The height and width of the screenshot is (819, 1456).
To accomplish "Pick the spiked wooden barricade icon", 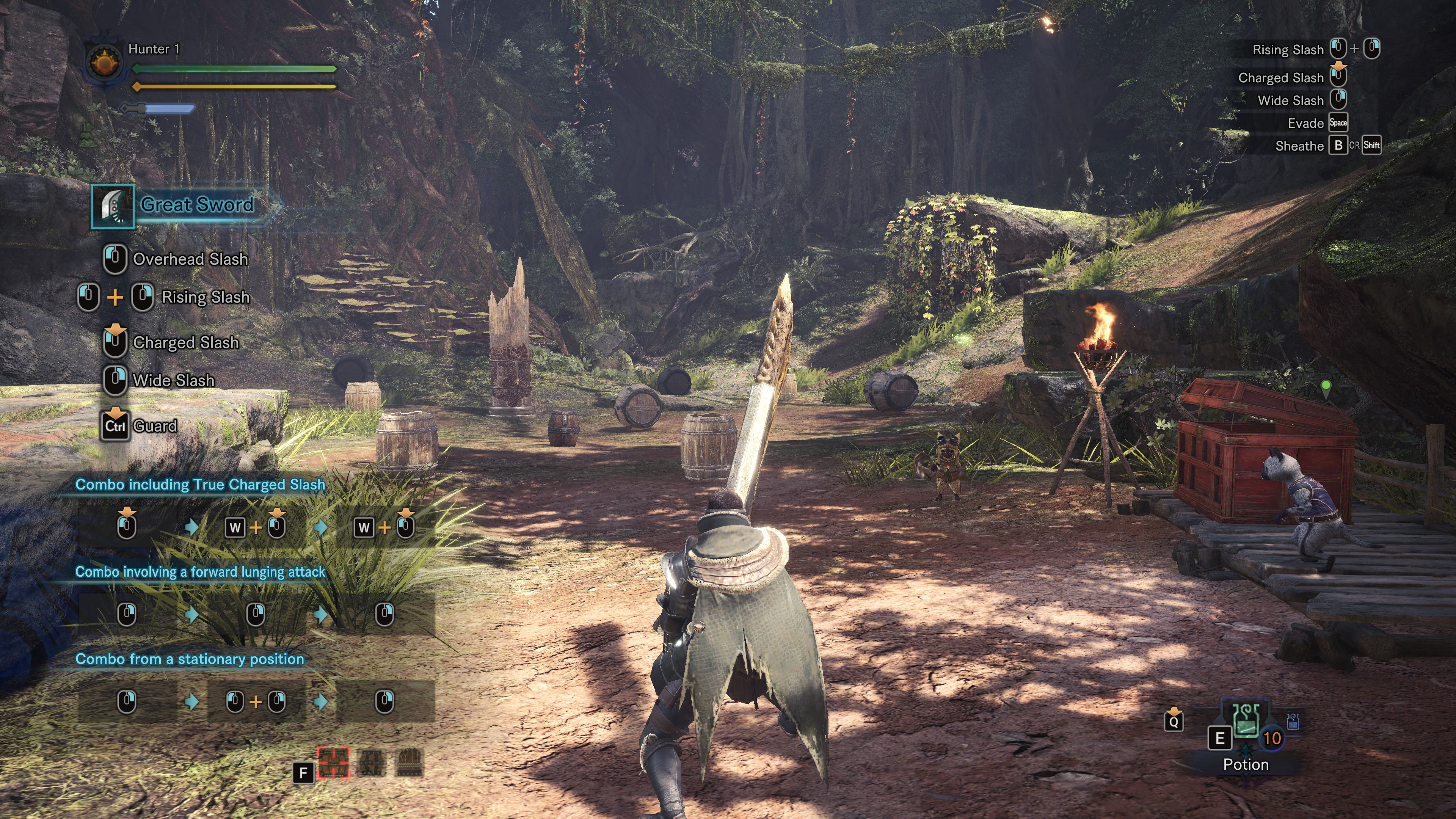I will (x=410, y=763).
